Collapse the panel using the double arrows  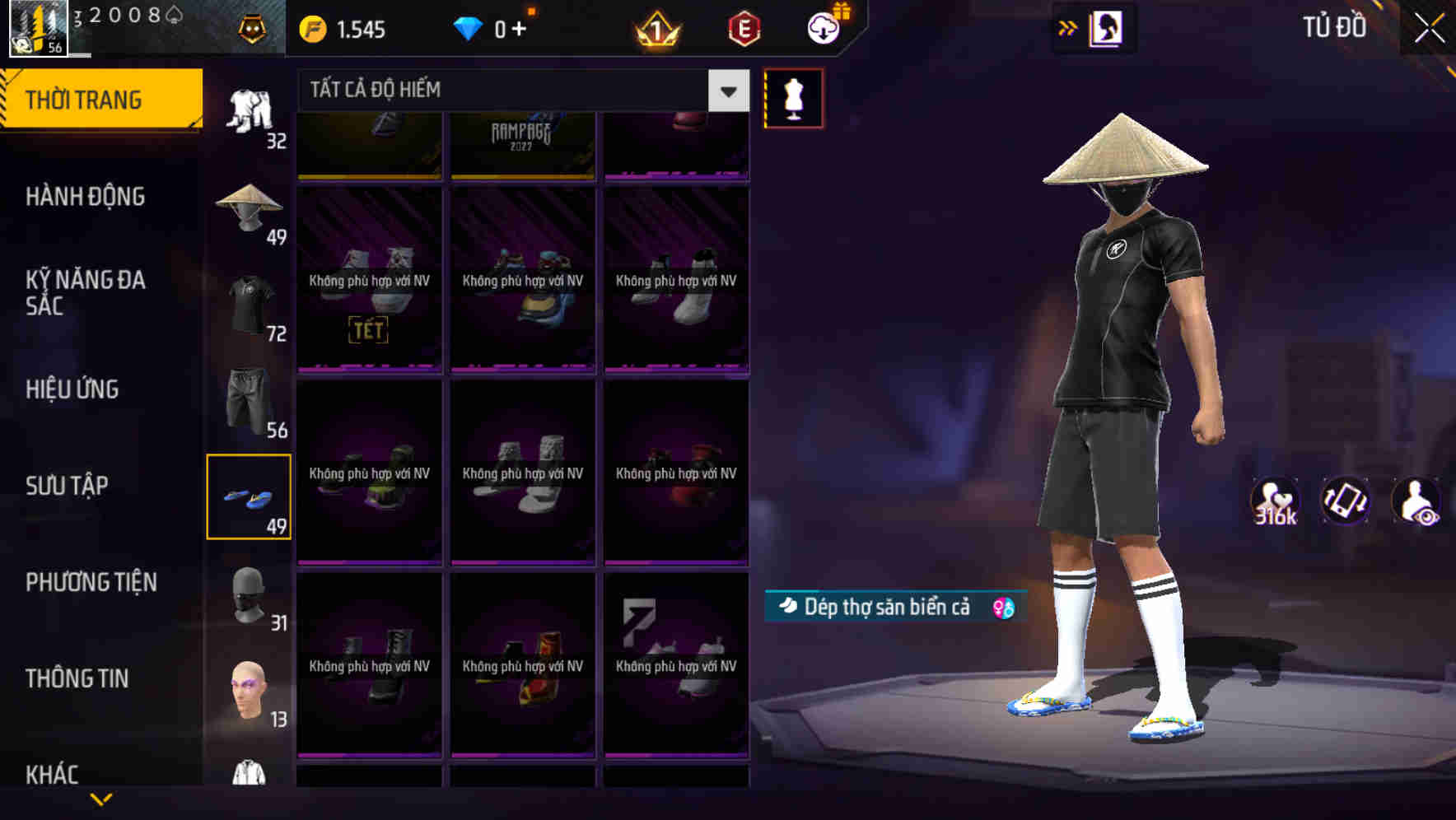(x=1068, y=27)
